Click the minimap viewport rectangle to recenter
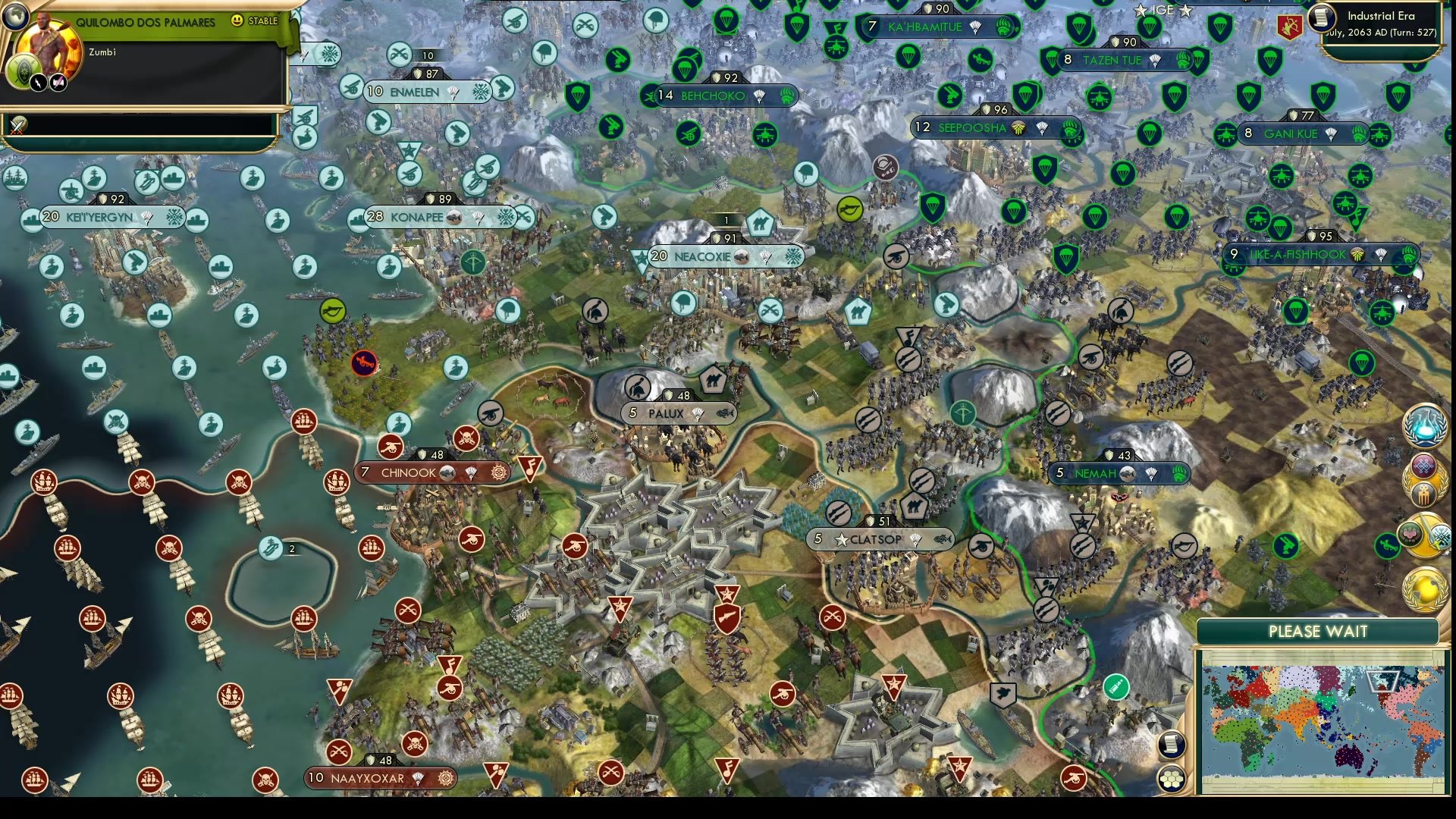This screenshot has width=1456, height=819. click(1383, 682)
